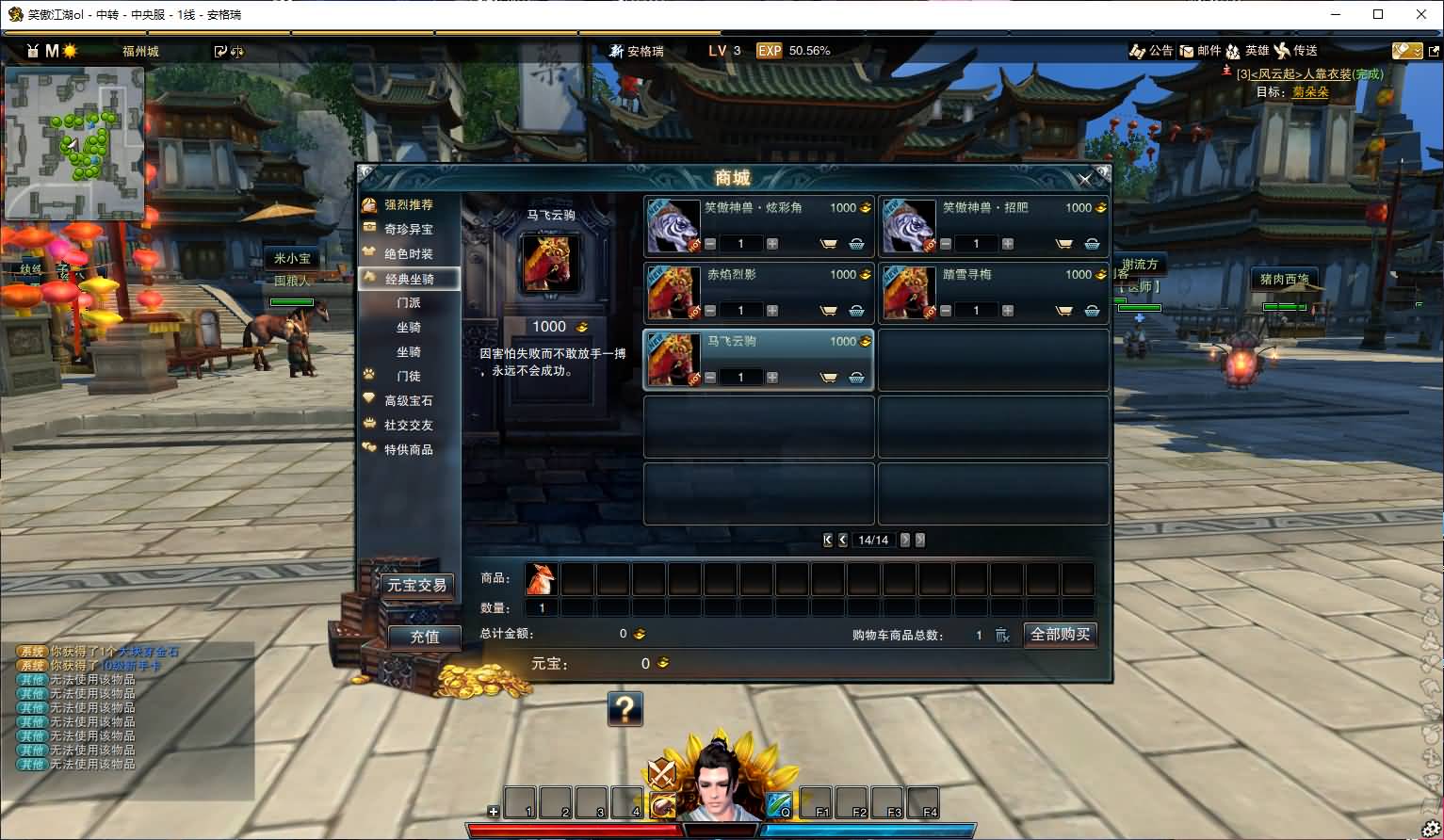Click the question mark help icon below shop

[627, 709]
